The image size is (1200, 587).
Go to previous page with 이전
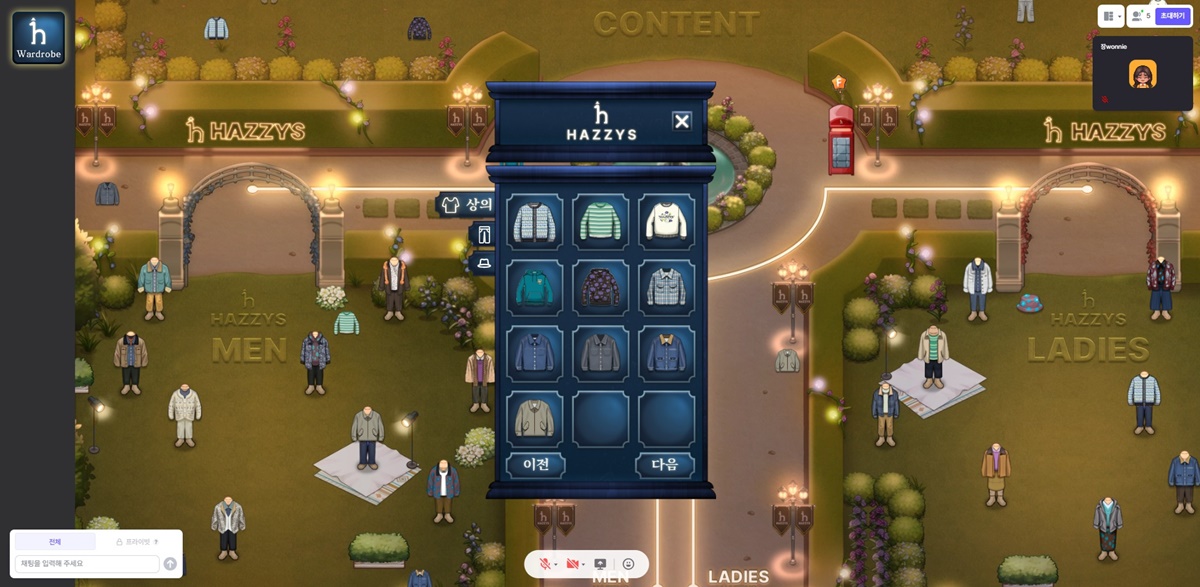click(x=536, y=465)
